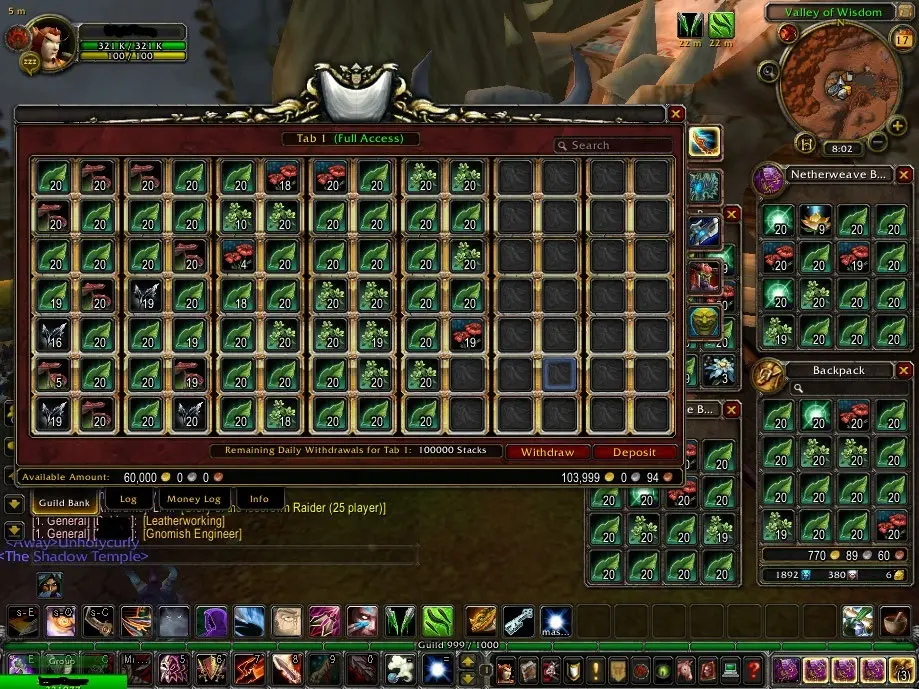Screen dimensions: 919x689
Task: Show the guild bank Info tab
Action: (259, 498)
